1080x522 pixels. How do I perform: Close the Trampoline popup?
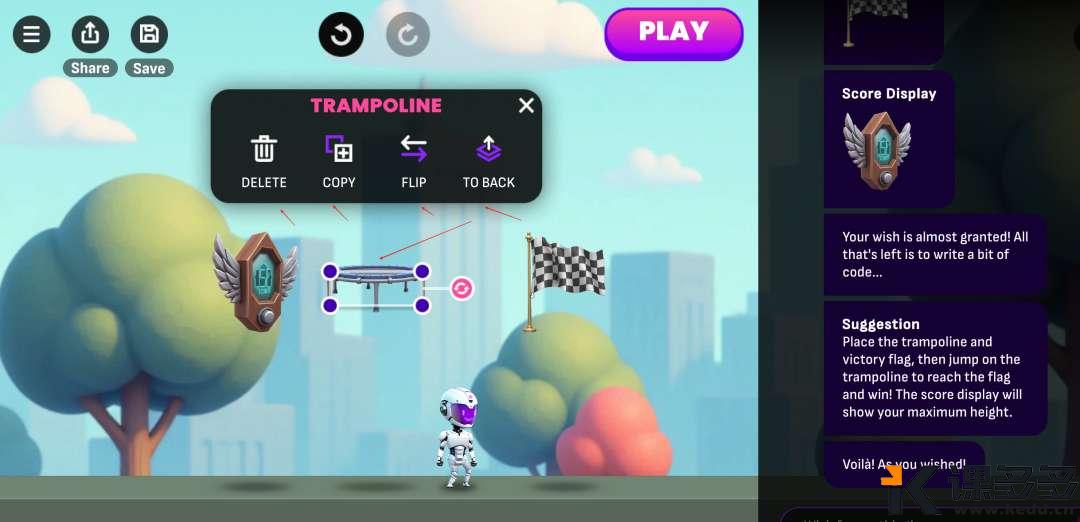tap(526, 105)
